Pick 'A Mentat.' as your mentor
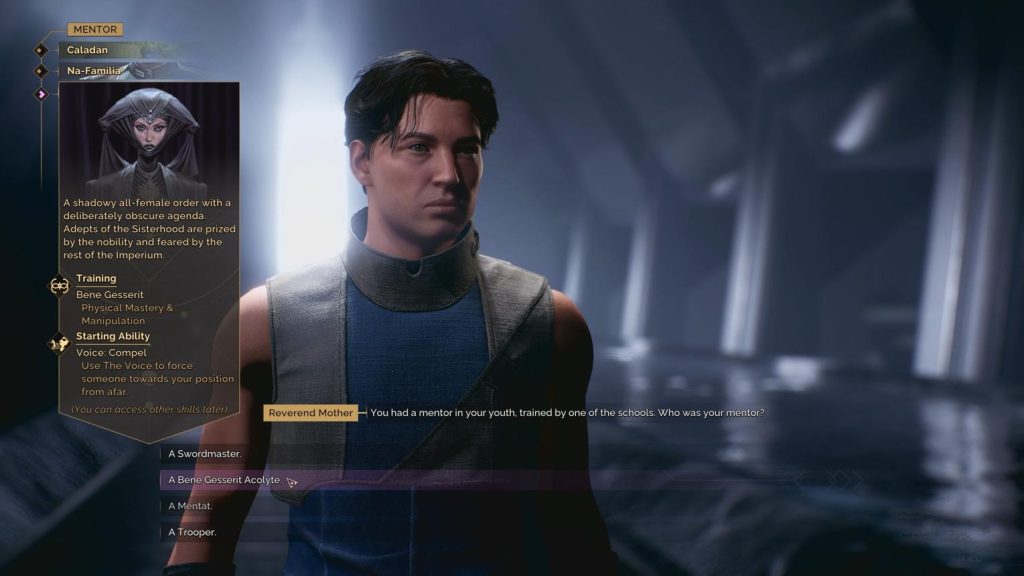This screenshot has height=576, width=1024. coord(190,506)
